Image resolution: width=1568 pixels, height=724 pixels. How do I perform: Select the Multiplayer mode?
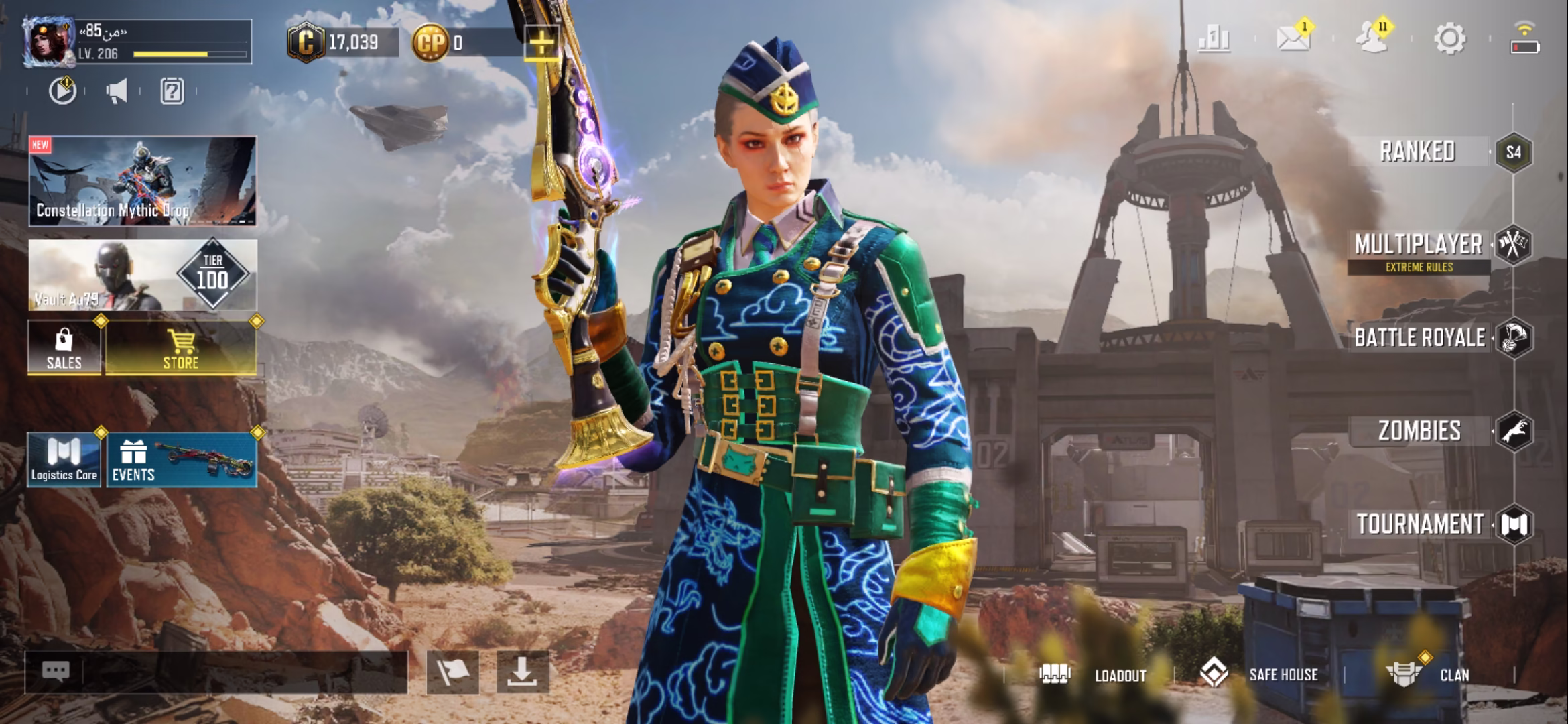tap(1419, 245)
